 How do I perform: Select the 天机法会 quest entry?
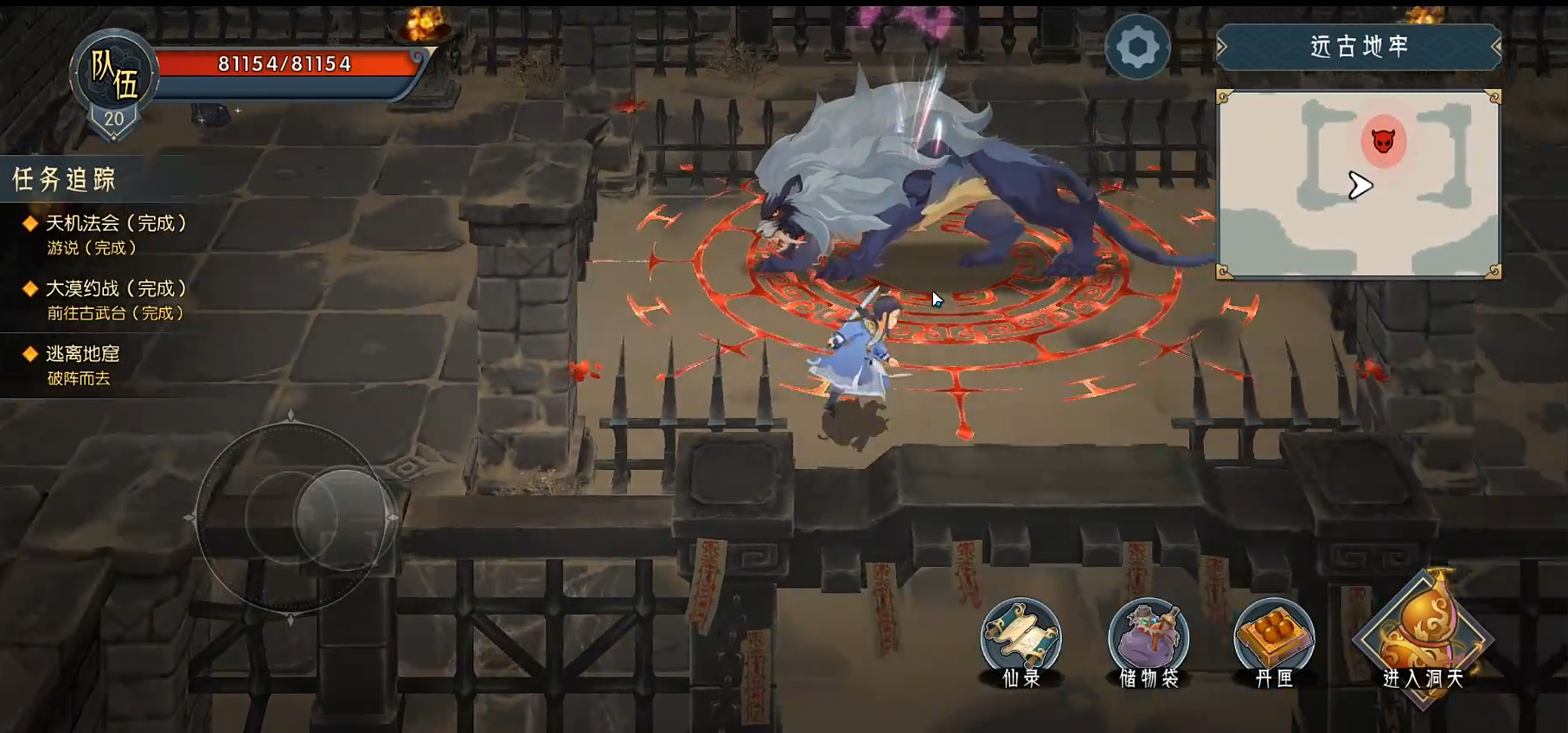pos(116,223)
